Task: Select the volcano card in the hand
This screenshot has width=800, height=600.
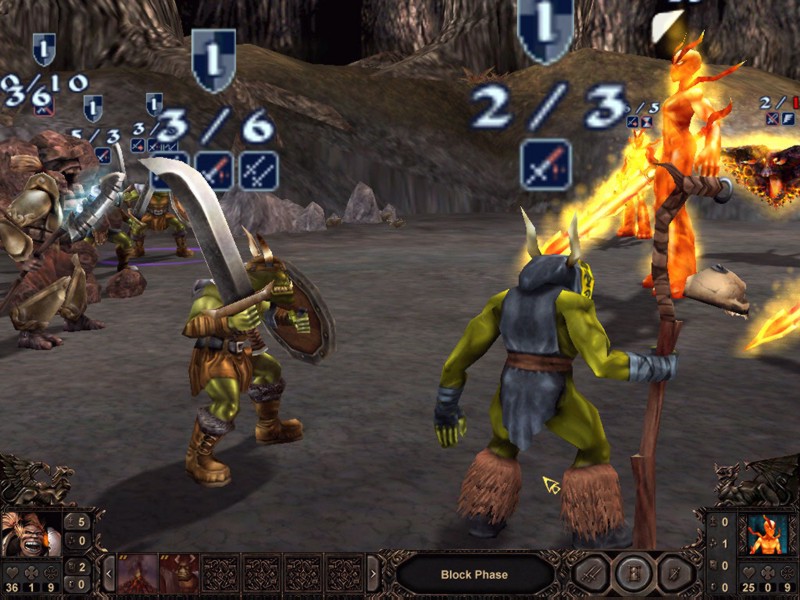Action: (x=137, y=574)
